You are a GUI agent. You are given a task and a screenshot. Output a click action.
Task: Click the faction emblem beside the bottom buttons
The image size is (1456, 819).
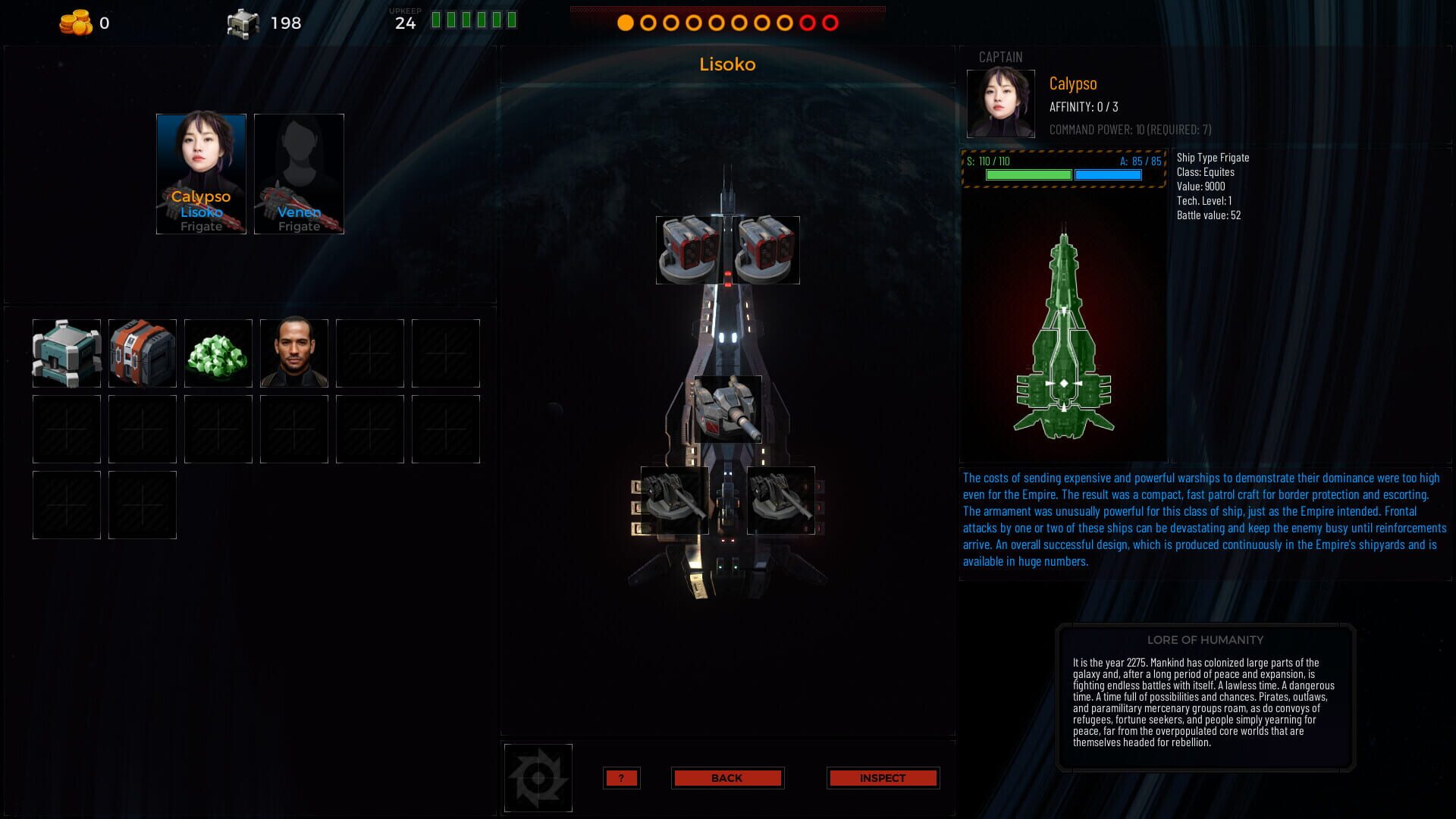pyautogui.click(x=538, y=777)
